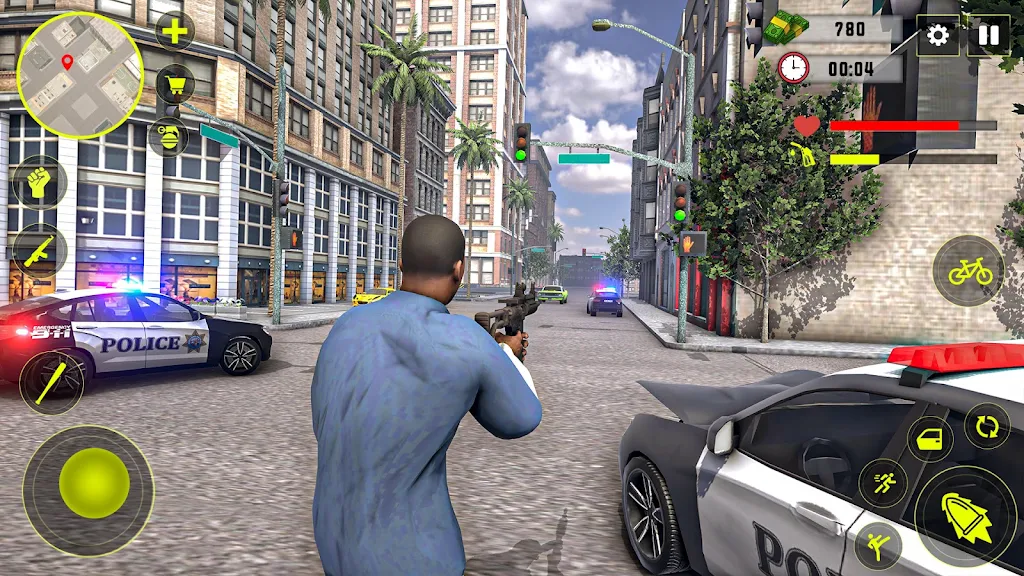Activate the sprint running button
The height and width of the screenshot is (576, 1024).
(x=883, y=483)
